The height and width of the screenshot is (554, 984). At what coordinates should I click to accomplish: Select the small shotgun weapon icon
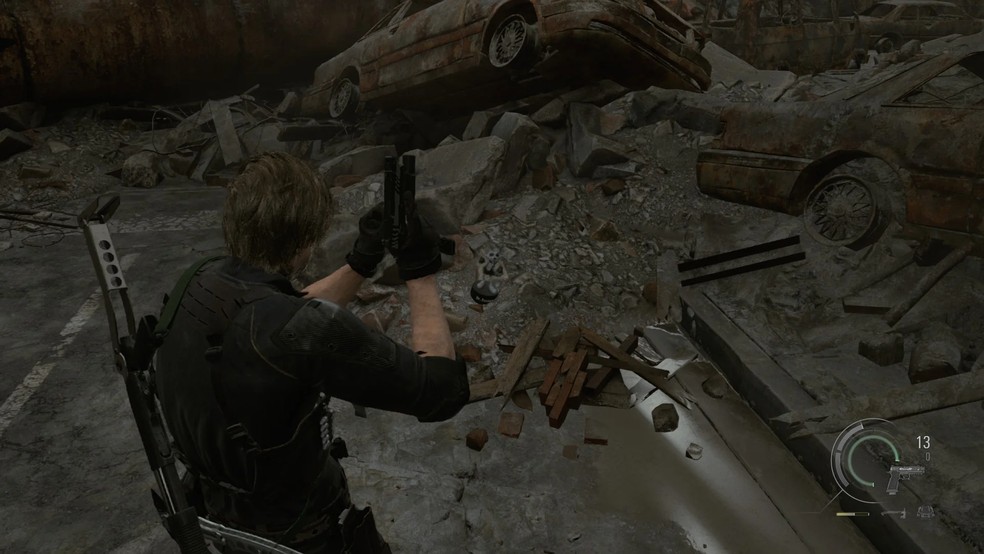[x=894, y=513]
